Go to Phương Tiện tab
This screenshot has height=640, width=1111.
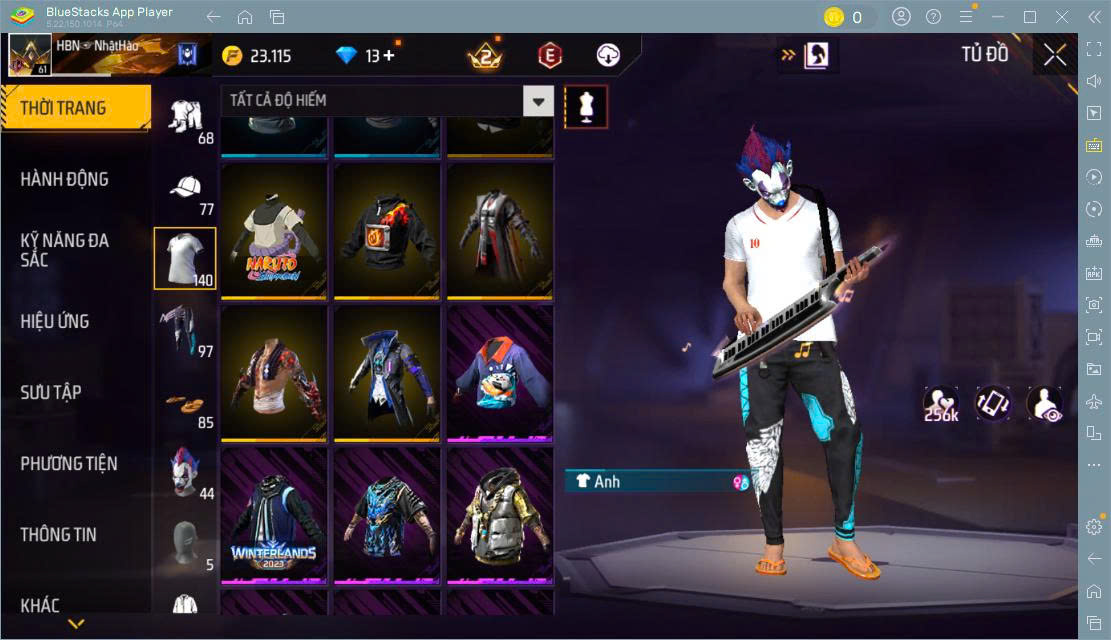click(x=69, y=464)
